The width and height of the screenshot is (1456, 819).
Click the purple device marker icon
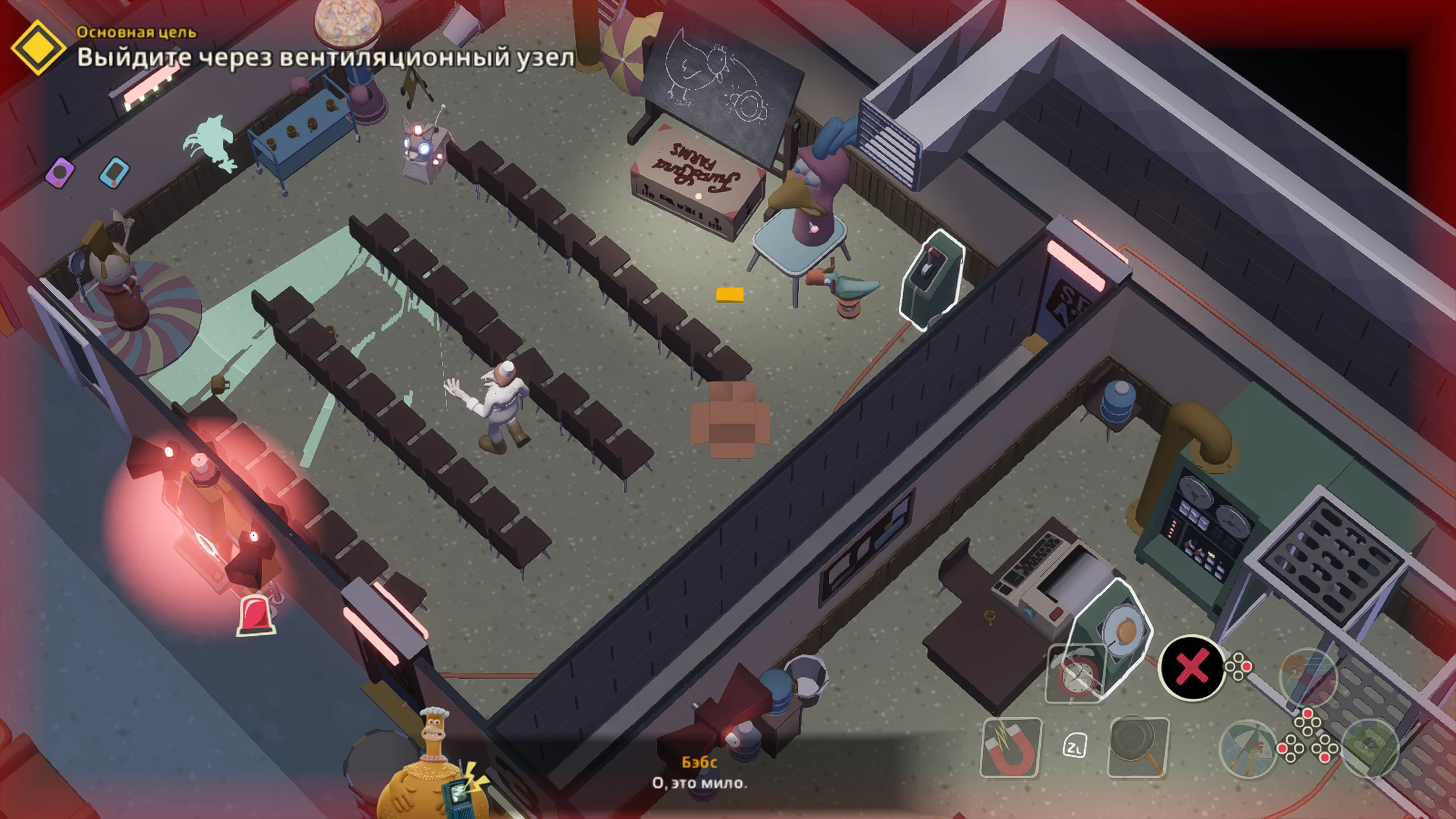coord(60,172)
